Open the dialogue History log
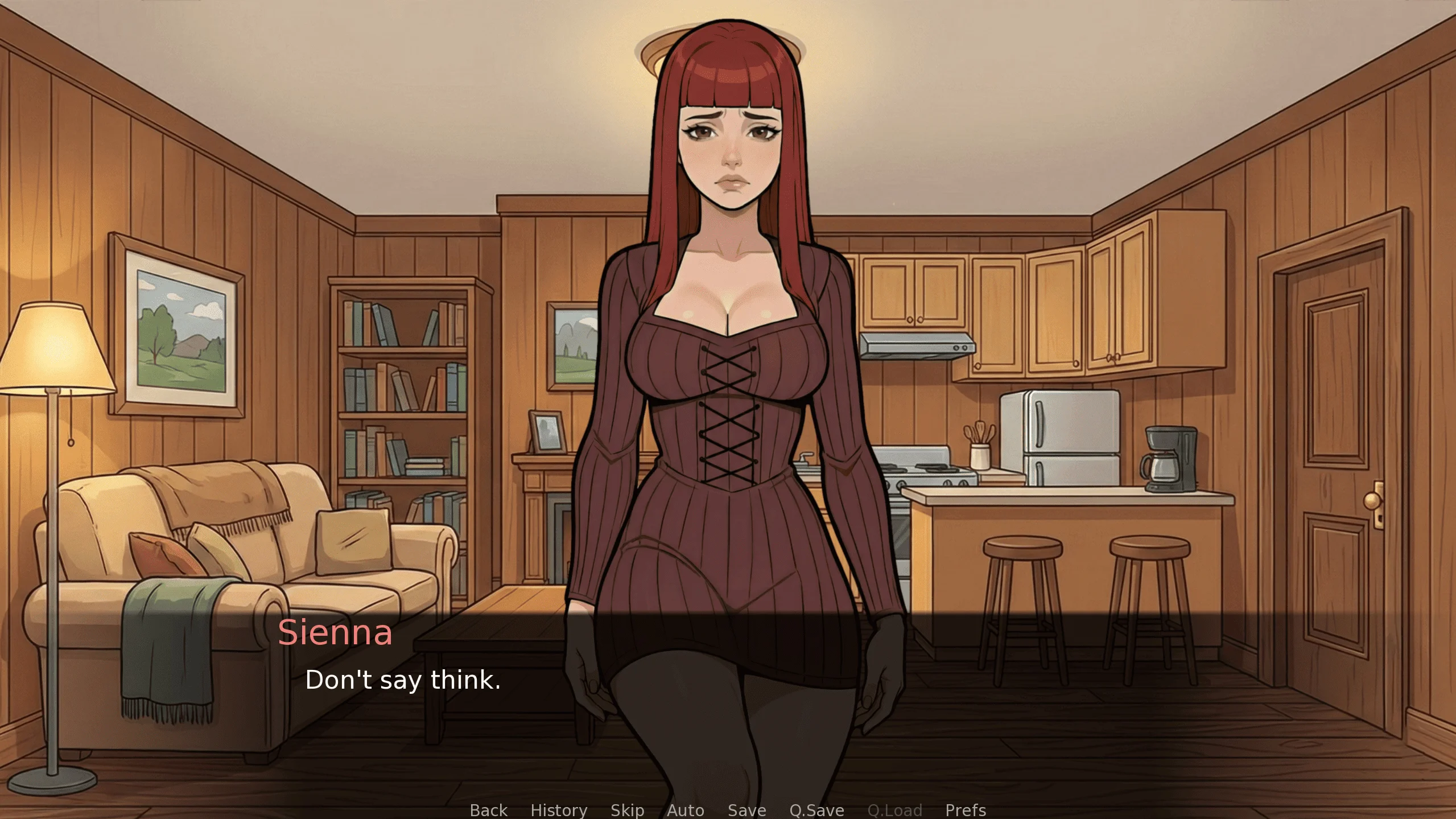This screenshot has height=819, width=1456. click(x=559, y=809)
